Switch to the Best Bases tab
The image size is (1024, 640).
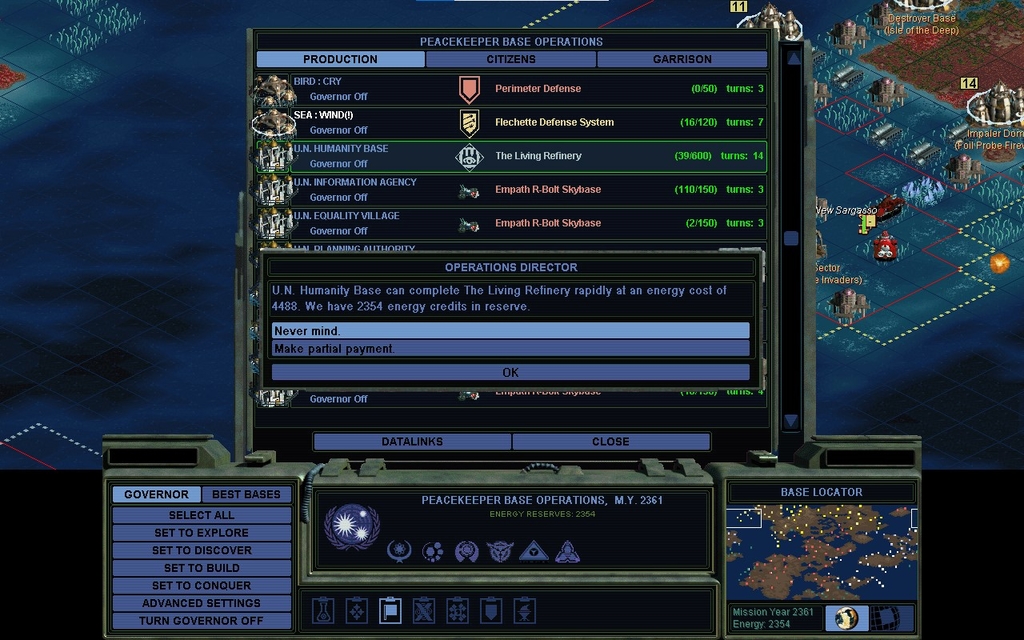246,494
